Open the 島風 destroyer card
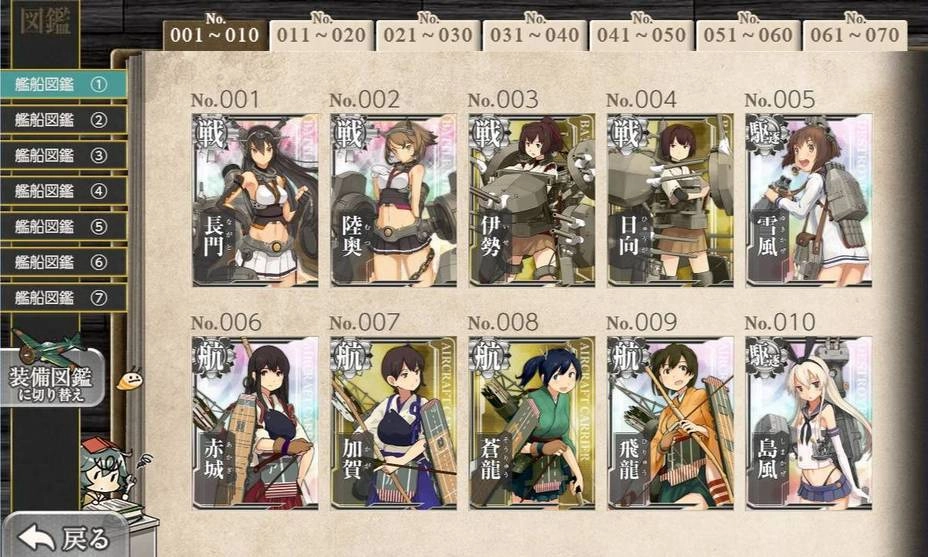This screenshot has height=557, width=928. click(808, 421)
